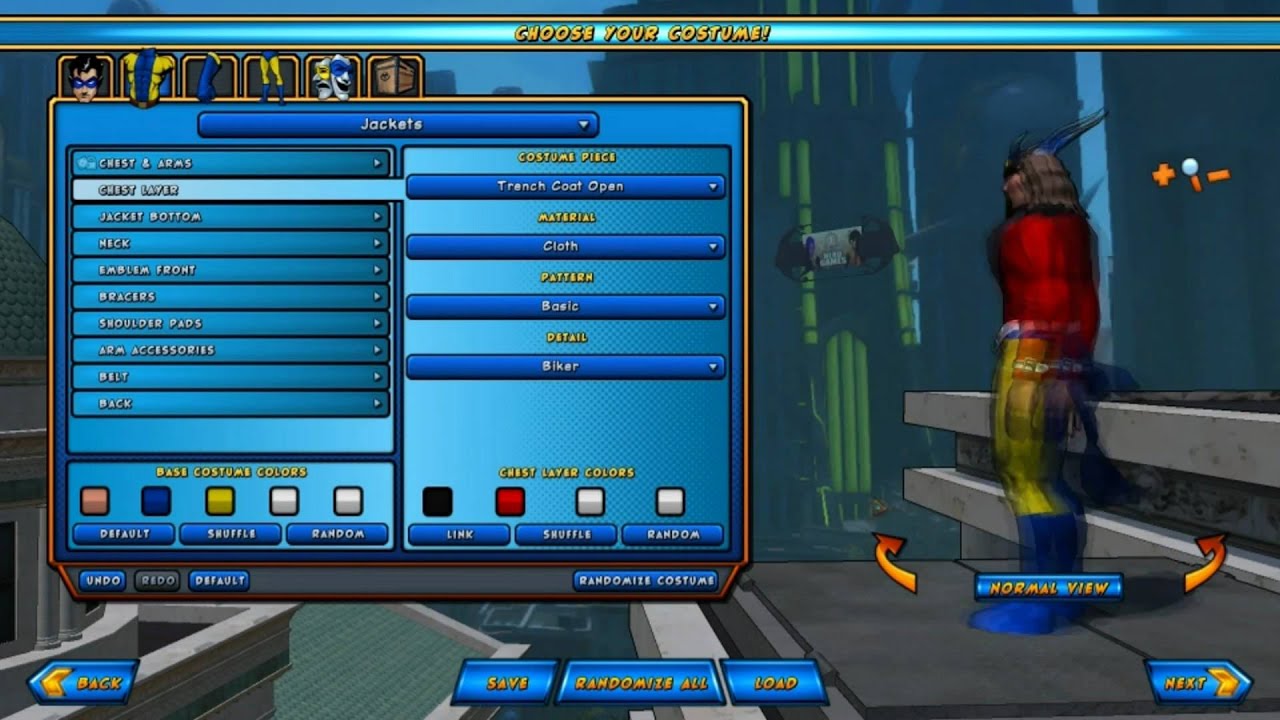Viewport: 1280px width, 720px height.
Task: Expand the Shoulder Pads section
Action: pyautogui.click(x=230, y=324)
